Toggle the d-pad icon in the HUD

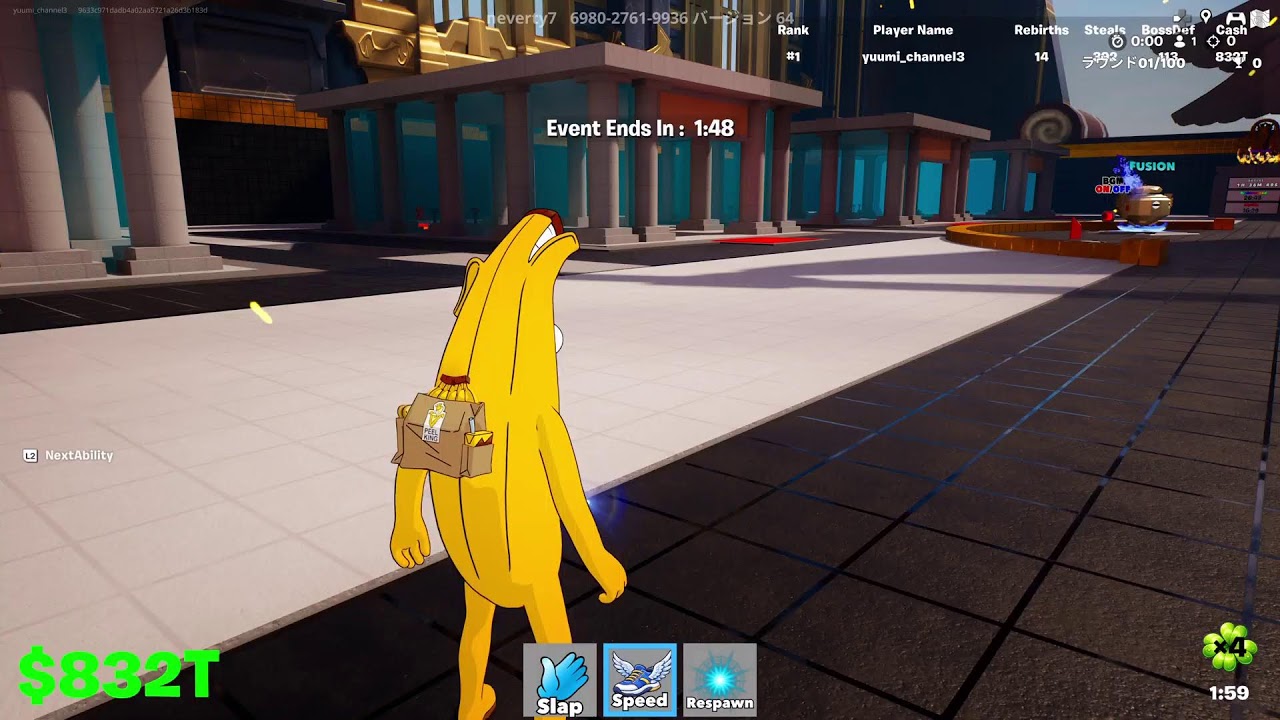pos(1182,16)
